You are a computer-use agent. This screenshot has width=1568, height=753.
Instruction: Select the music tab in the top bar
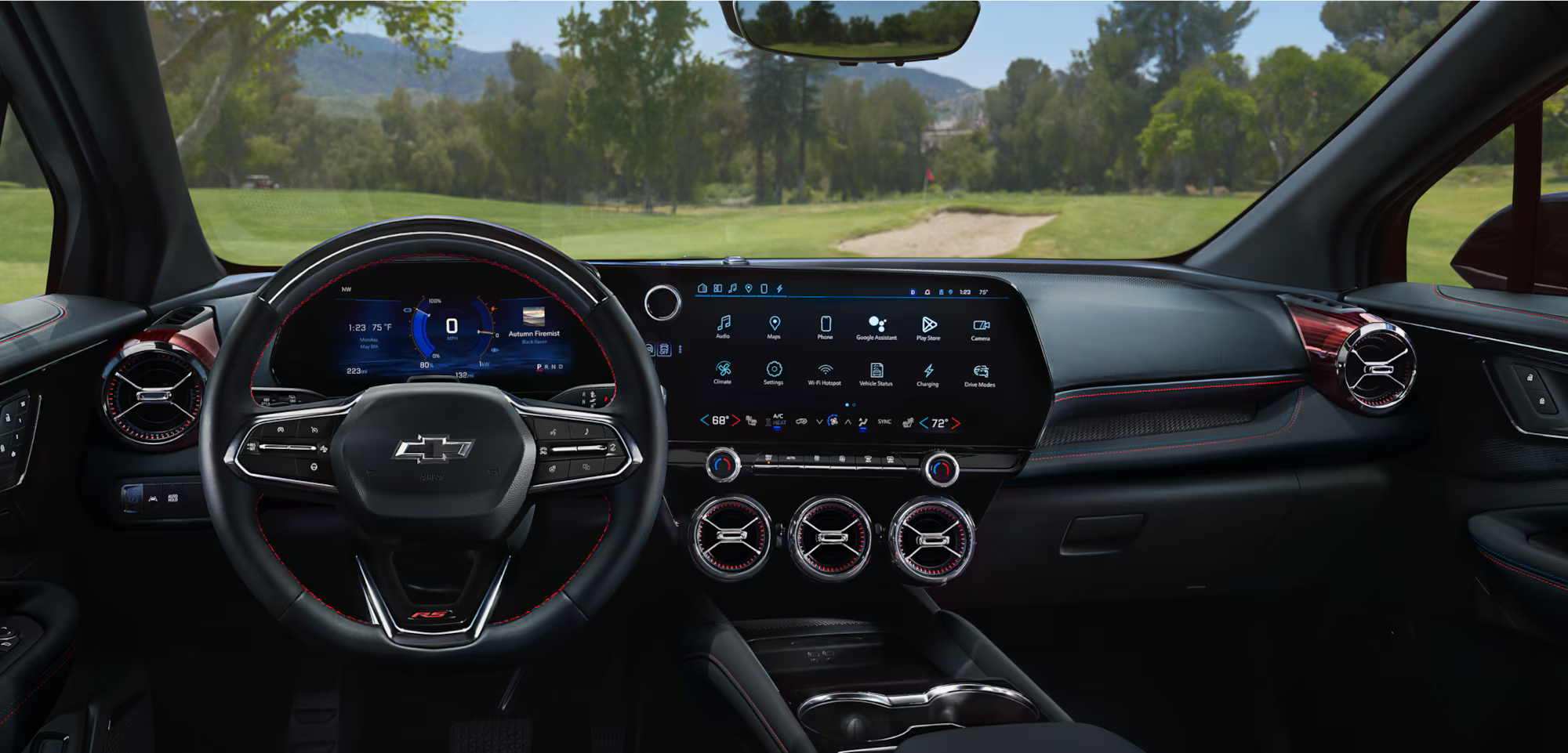pos(732,288)
